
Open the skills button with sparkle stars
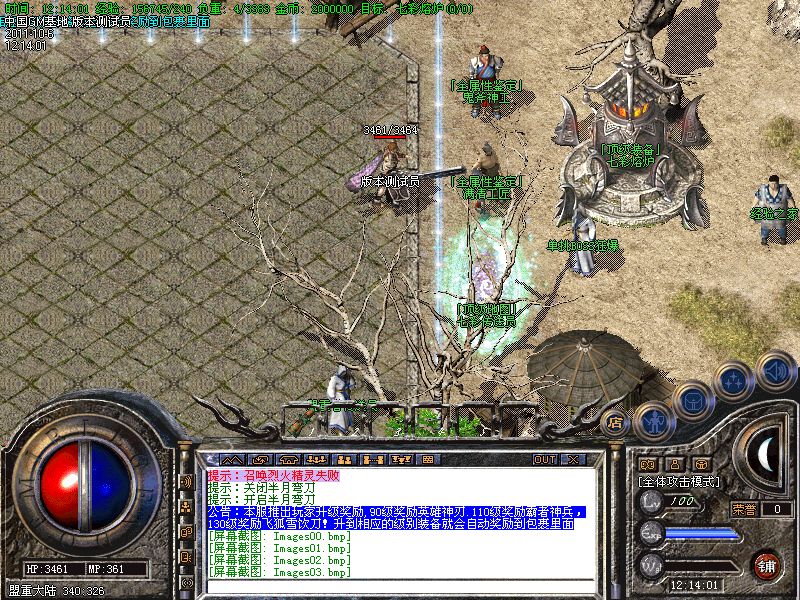point(735,380)
